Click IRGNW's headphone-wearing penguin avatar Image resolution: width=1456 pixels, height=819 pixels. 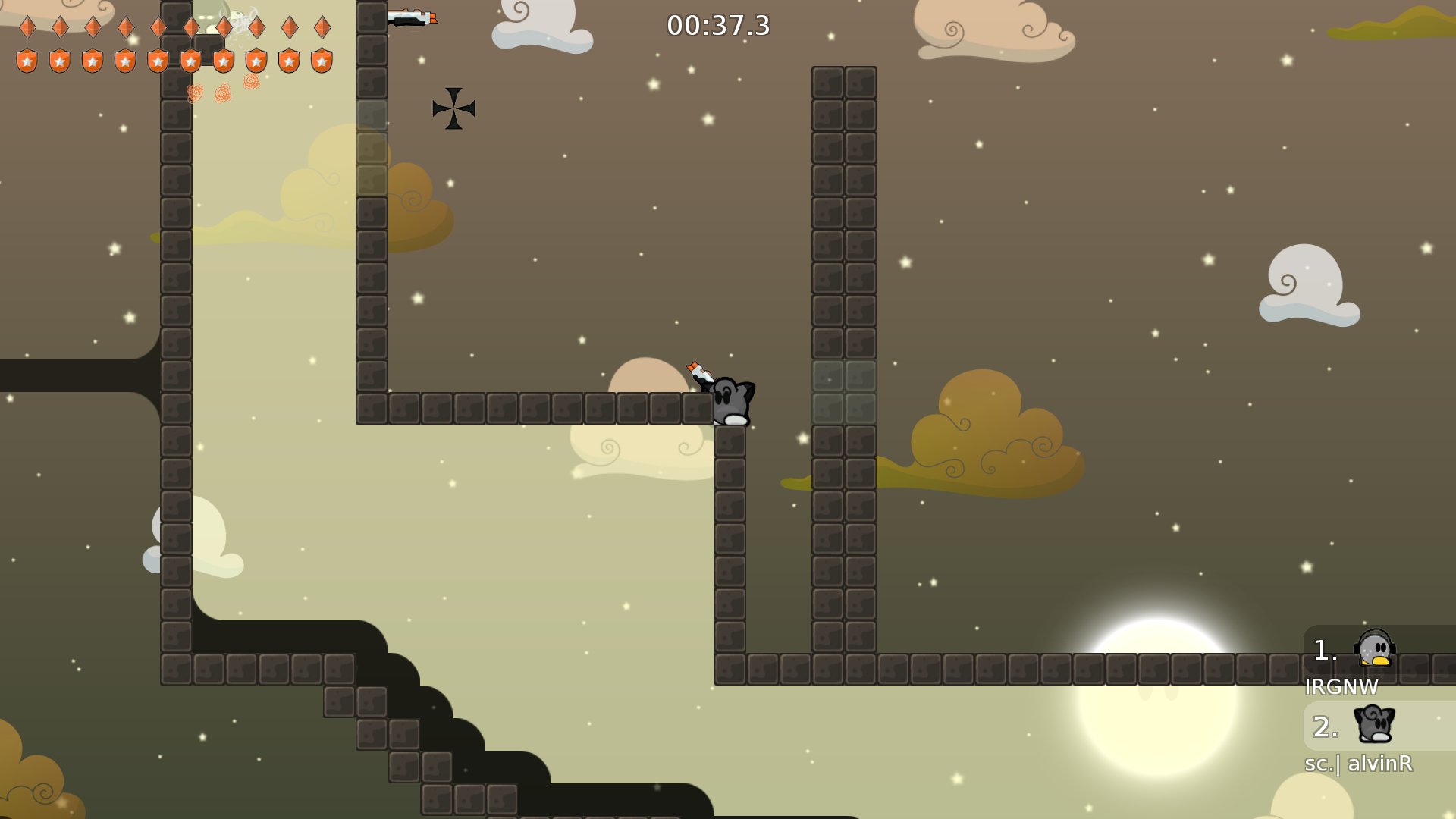(x=1374, y=650)
